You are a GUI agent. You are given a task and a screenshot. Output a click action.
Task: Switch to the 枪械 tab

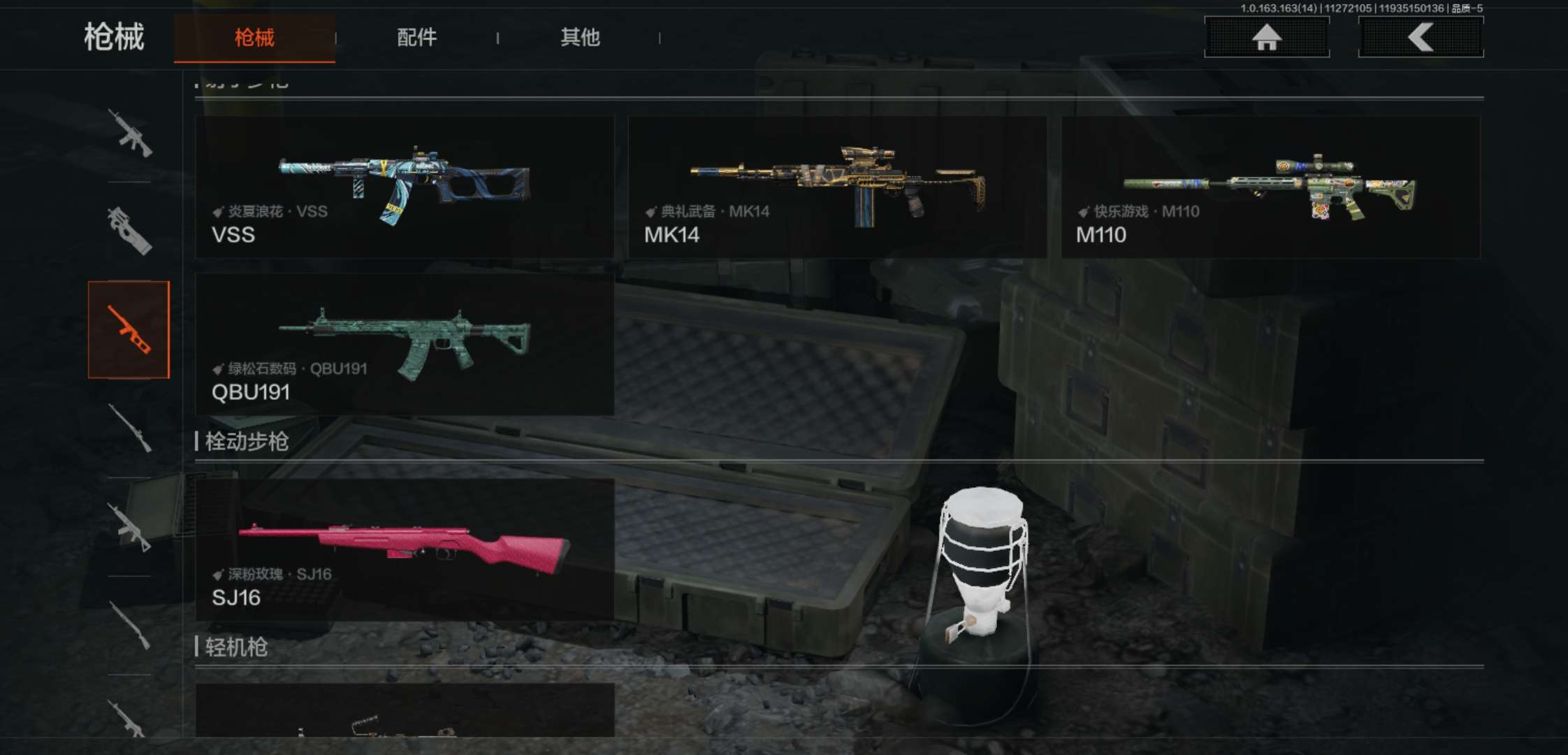[254, 38]
